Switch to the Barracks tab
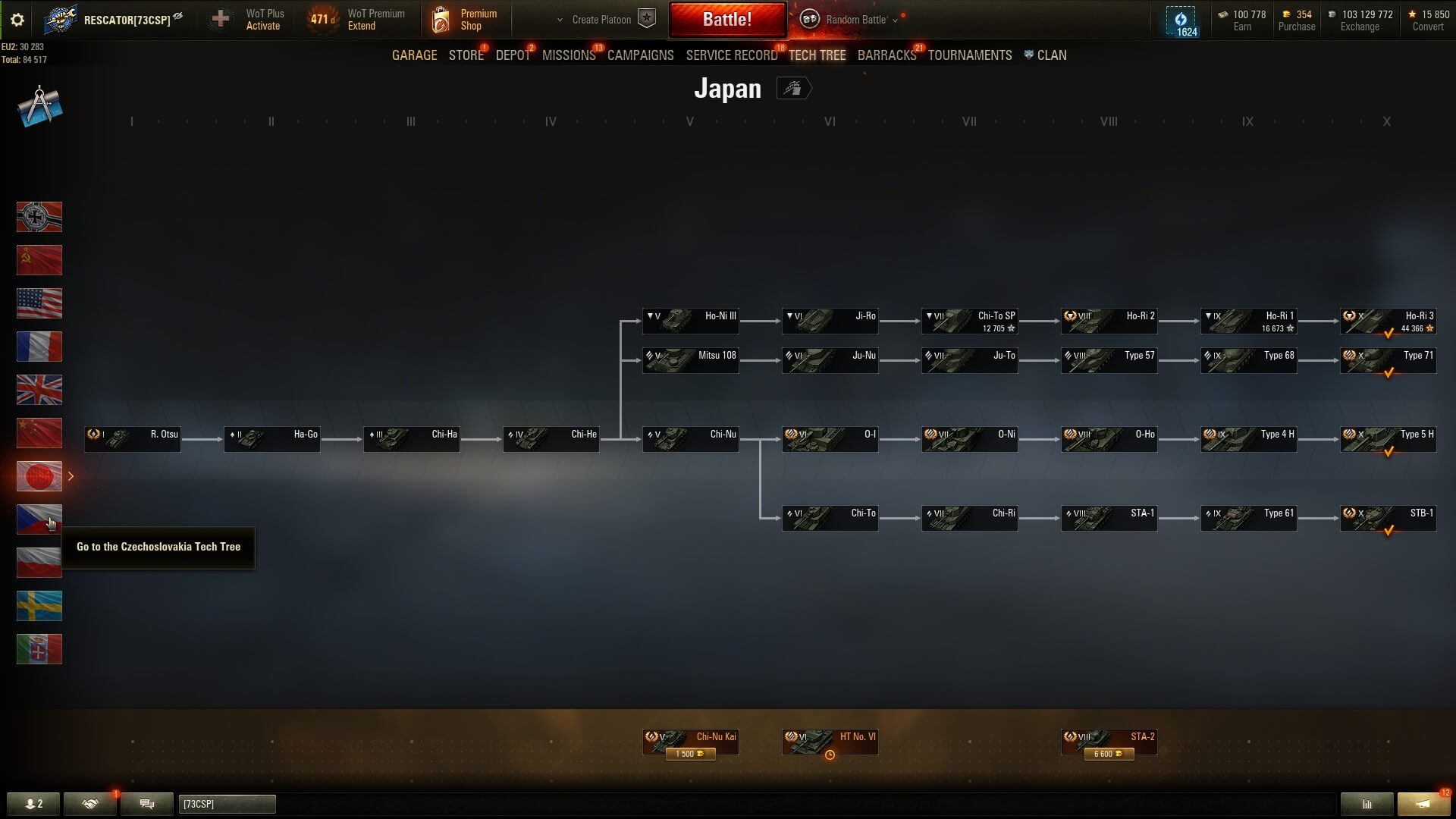Screen dimensions: 1456x819 (886, 55)
